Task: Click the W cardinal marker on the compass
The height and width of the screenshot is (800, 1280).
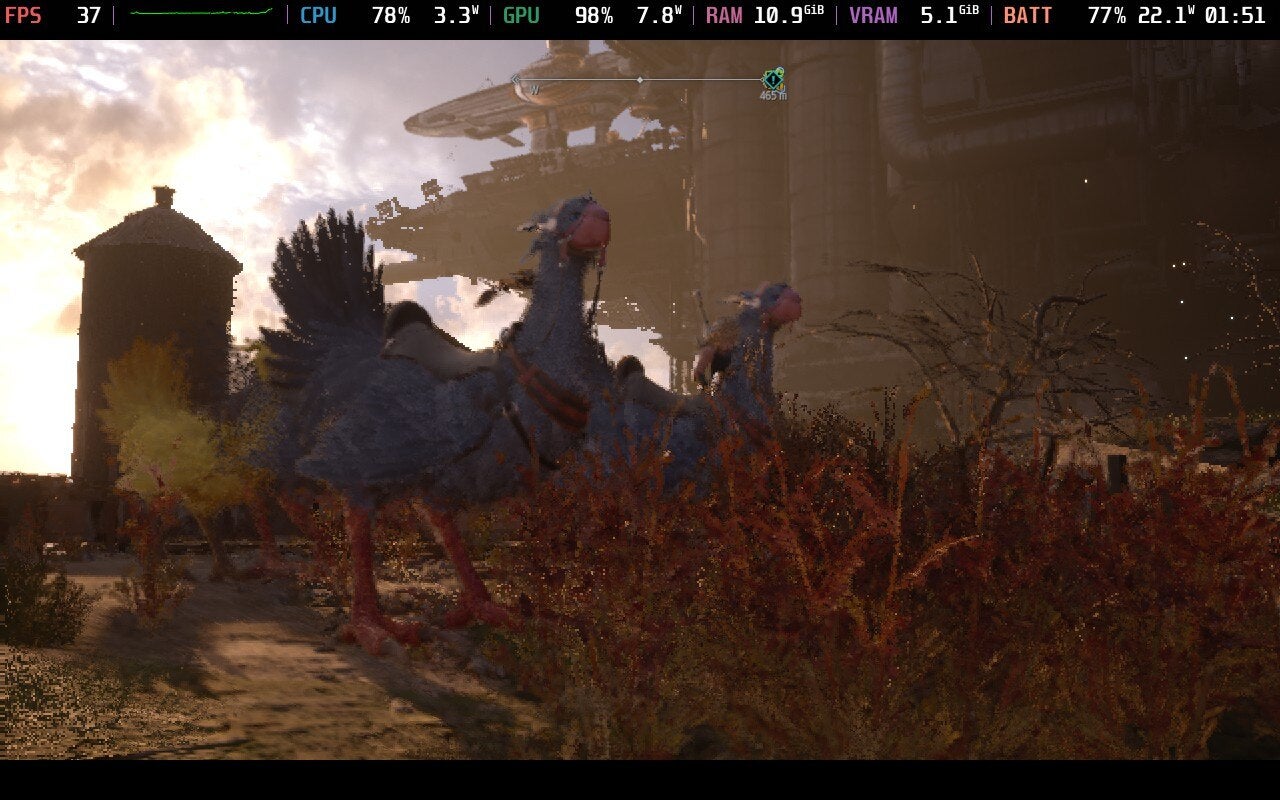Action: click(x=536, y=92)
